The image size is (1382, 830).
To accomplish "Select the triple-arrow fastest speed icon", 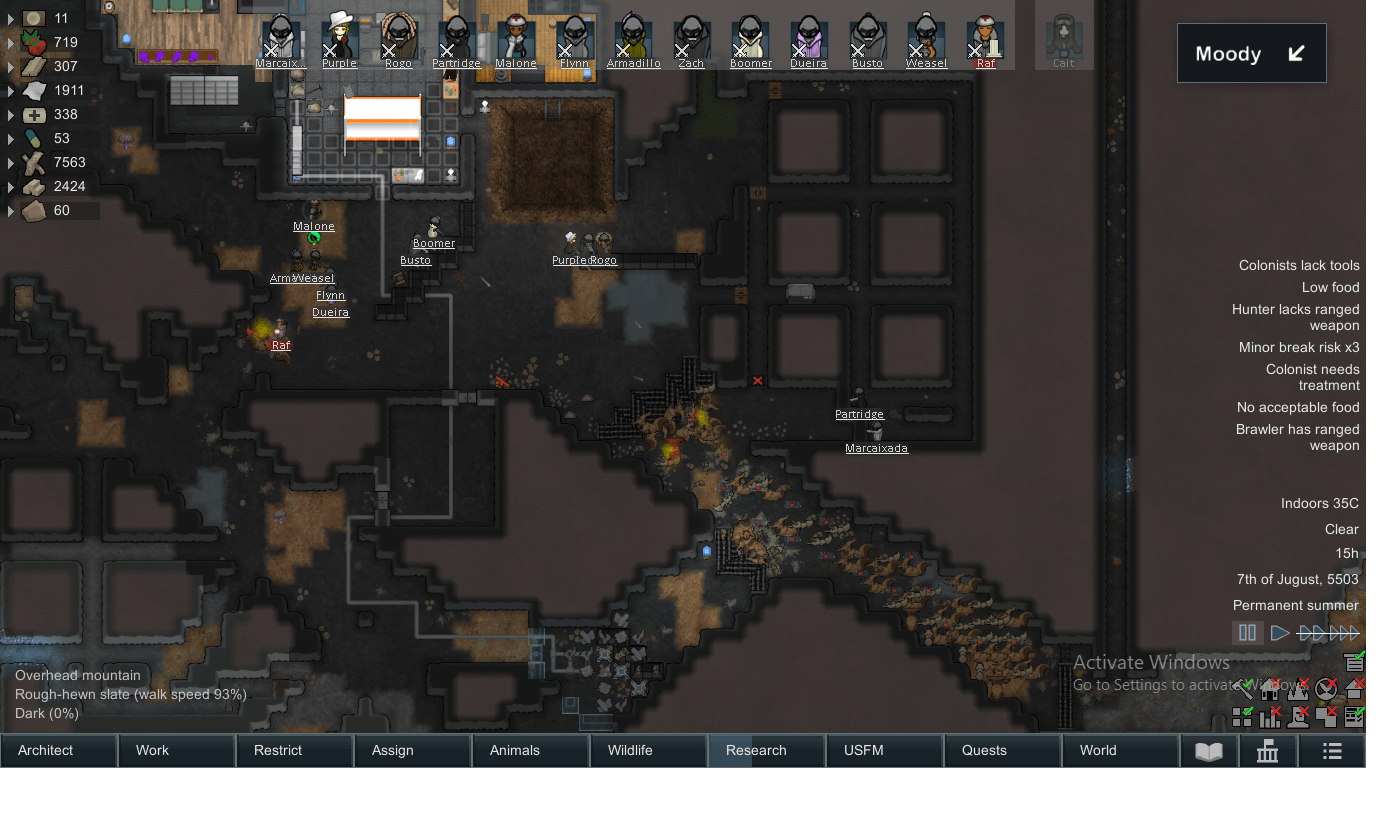I will pyautogui.click(x=1345, y=632).
